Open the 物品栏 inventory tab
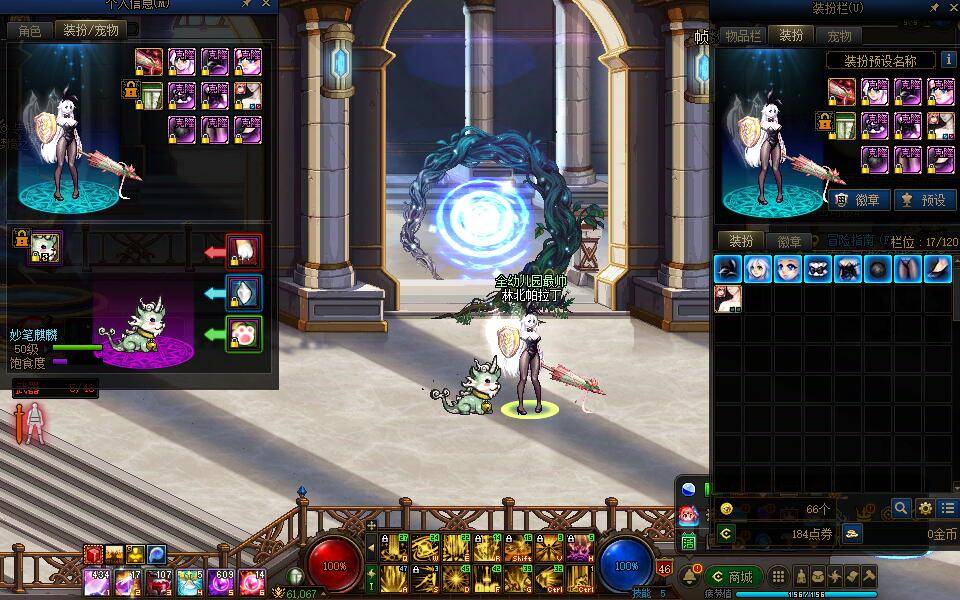The height and width of the screenshot is (600, 960). (x=743, y=35)
